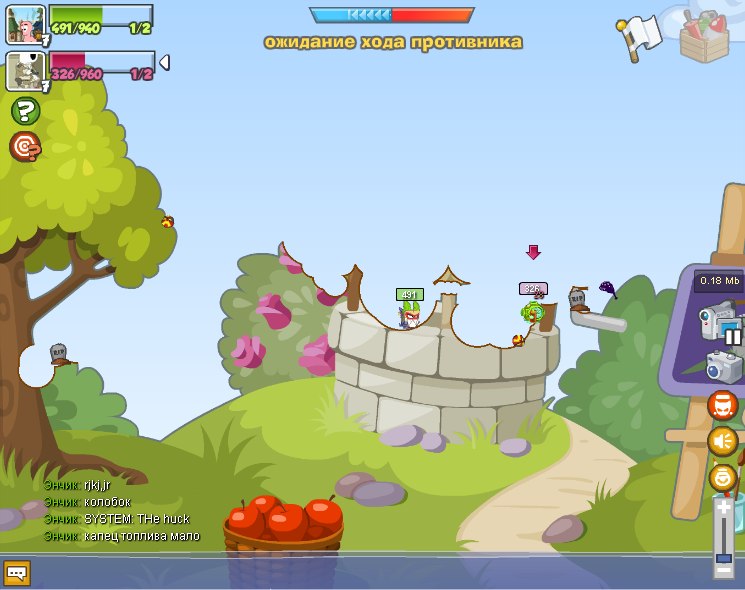Surrender with the white flag button
The height and width of the screenshot is (590, 745).
point(641,36)
